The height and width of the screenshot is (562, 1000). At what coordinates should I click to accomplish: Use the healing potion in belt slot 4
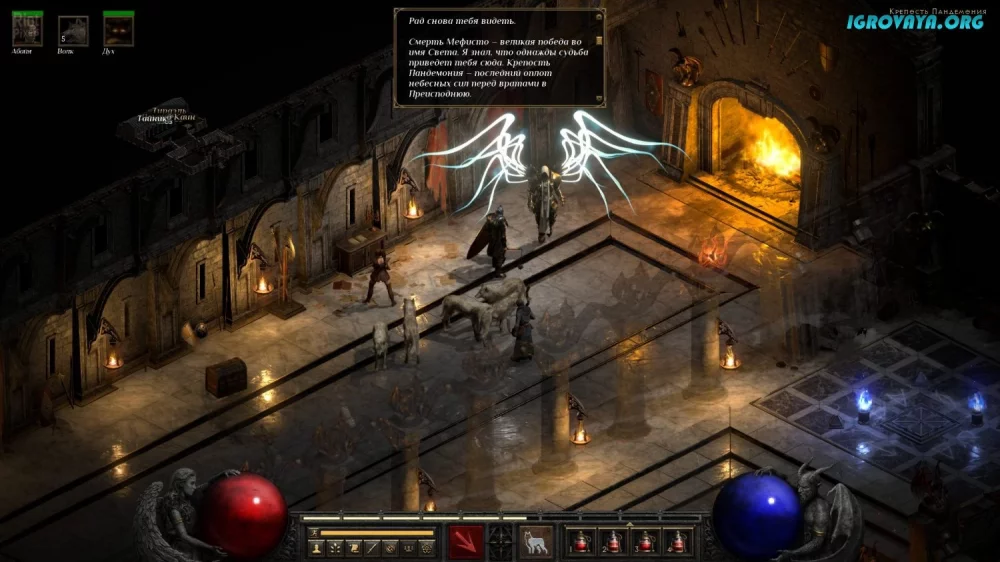(x=677, y=542)
